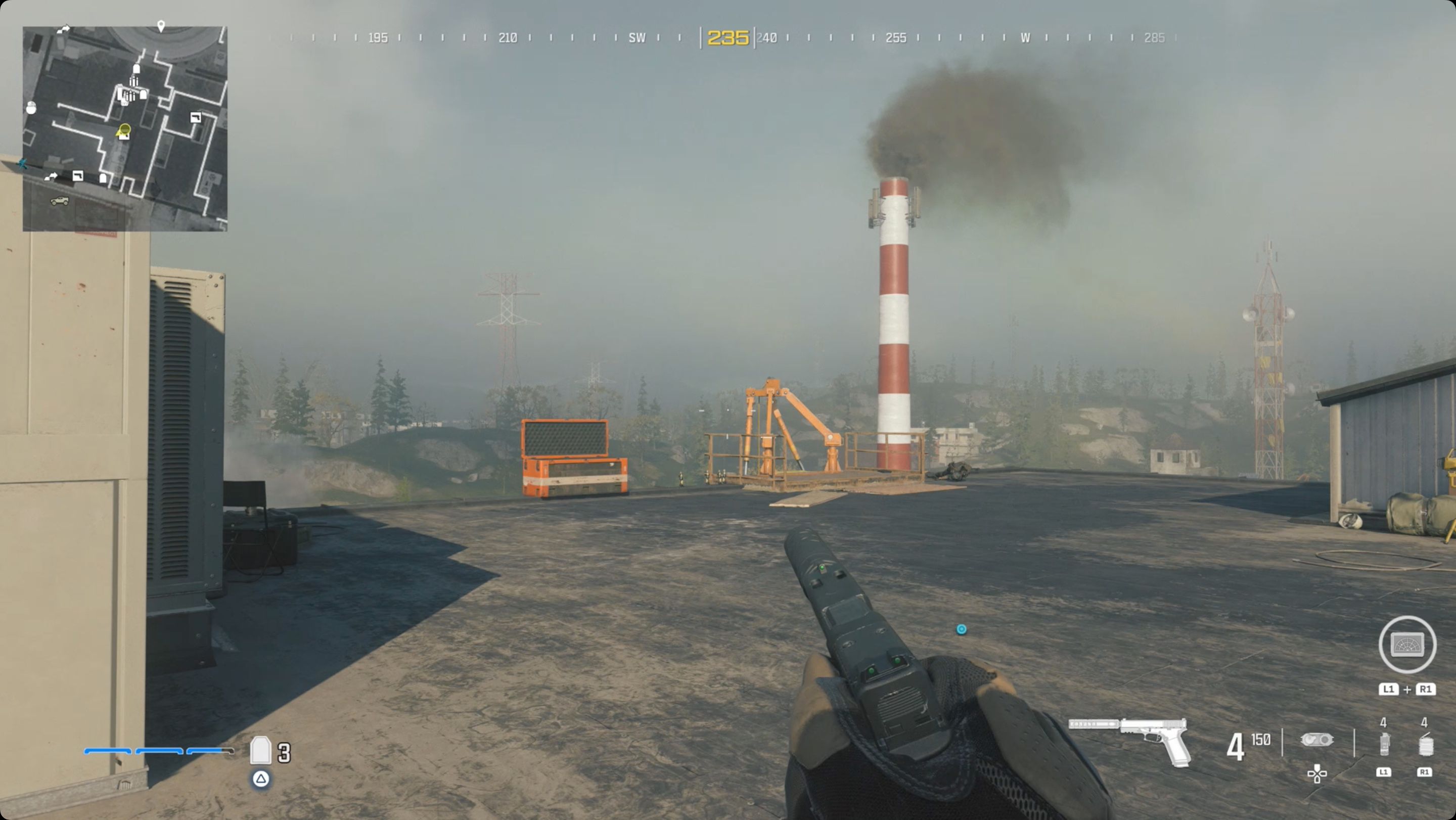Click the SW marker on the compass bar

click(x=638, y=38)
